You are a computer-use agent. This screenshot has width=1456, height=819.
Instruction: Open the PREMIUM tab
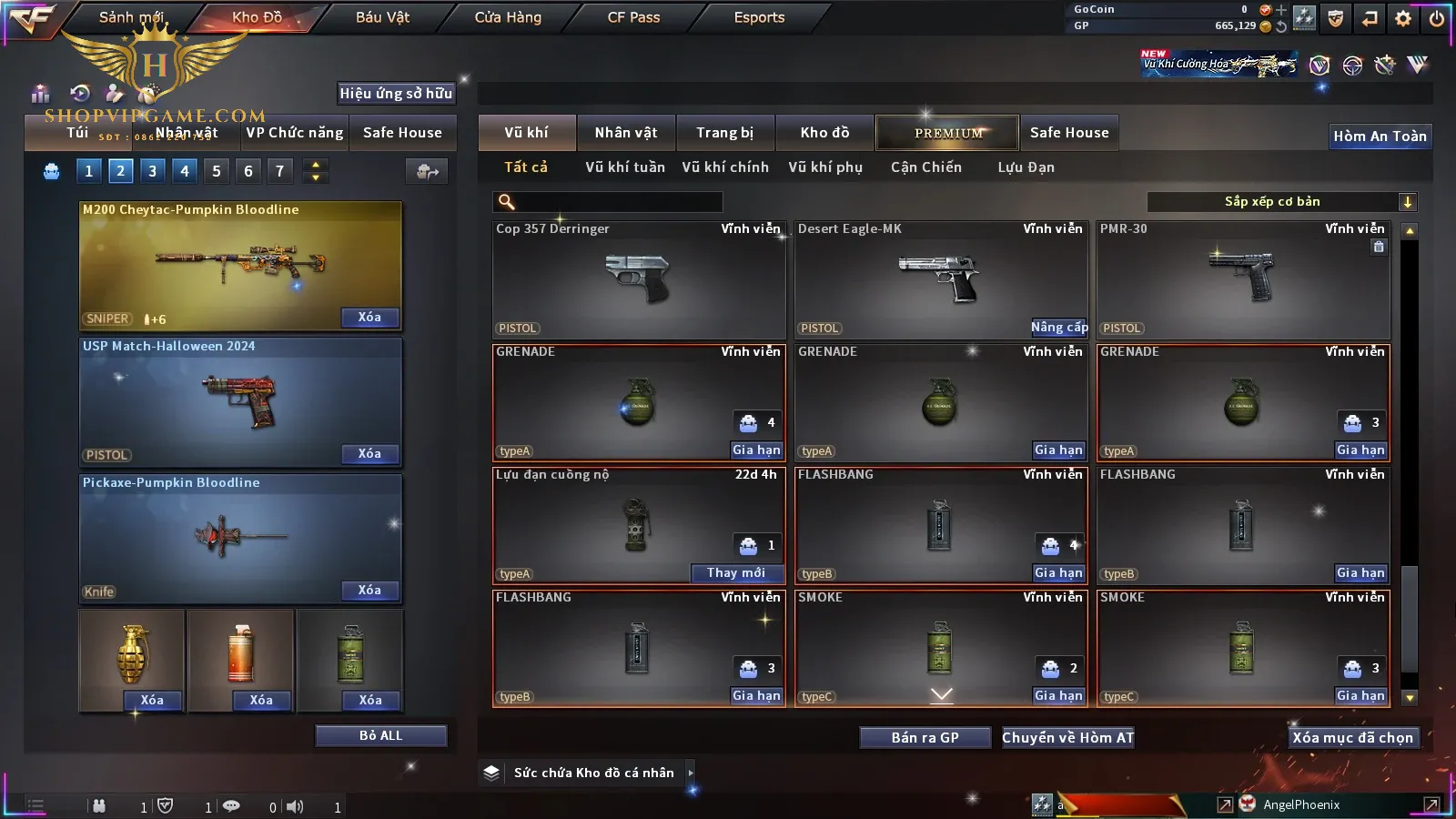point(947,133)
